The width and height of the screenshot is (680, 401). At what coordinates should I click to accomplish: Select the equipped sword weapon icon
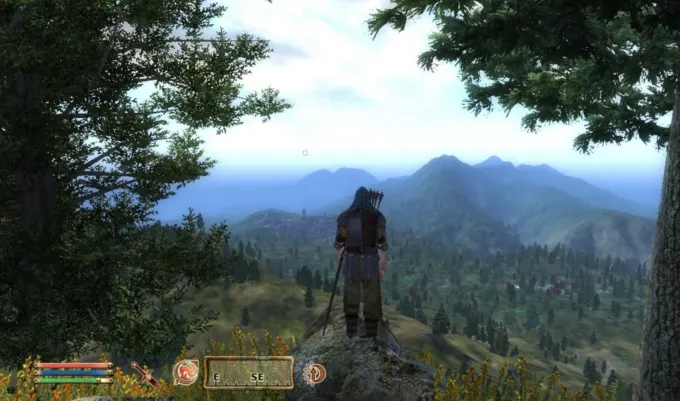[146, 374]
